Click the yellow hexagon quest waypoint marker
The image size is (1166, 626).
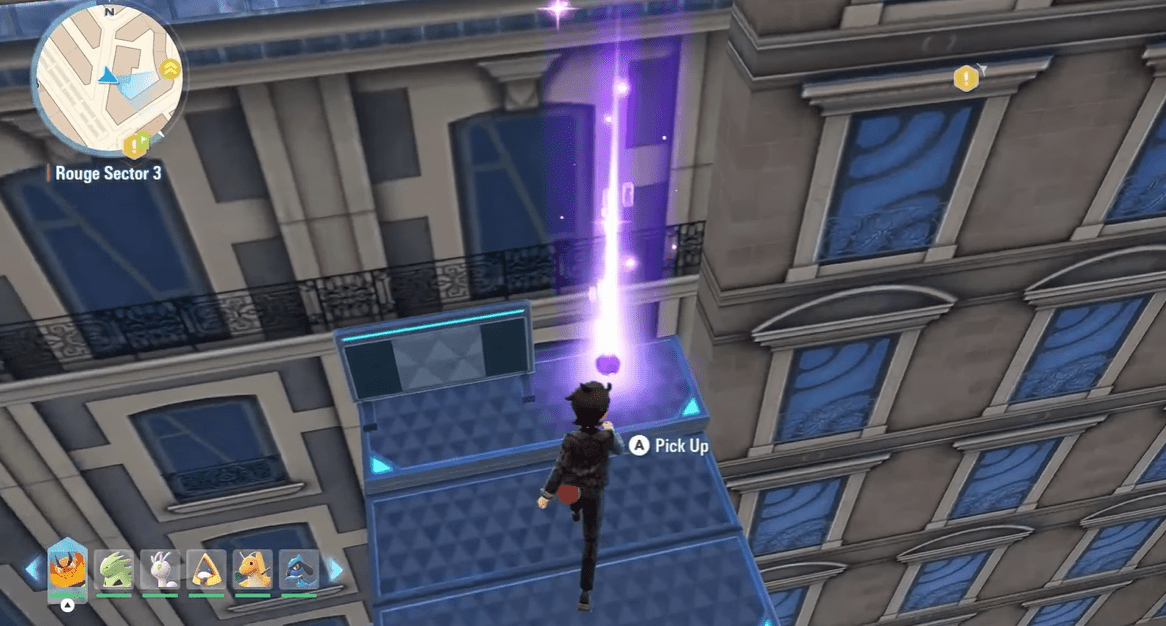pos(966,77)
